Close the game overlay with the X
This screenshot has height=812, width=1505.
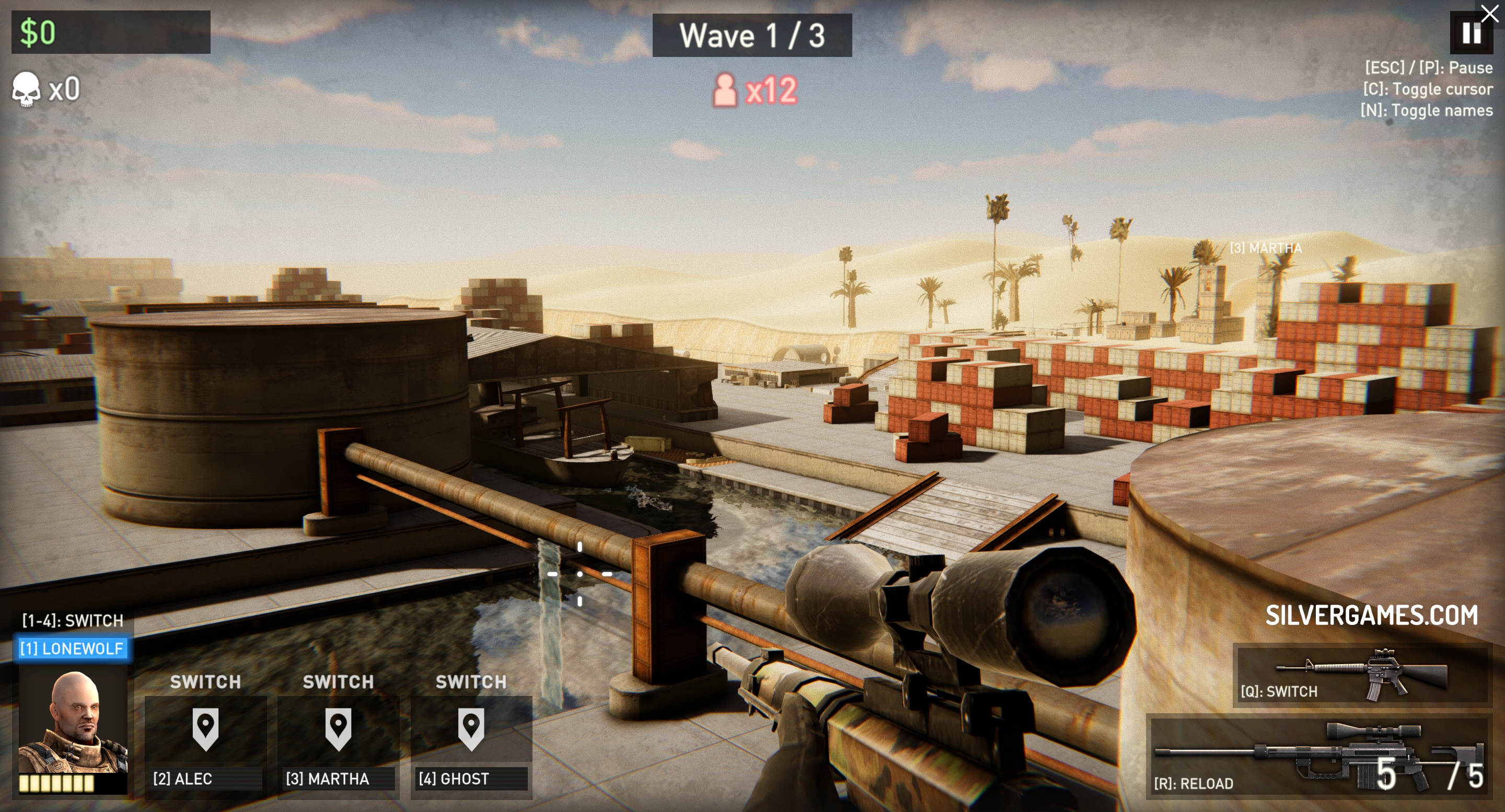1490,12
